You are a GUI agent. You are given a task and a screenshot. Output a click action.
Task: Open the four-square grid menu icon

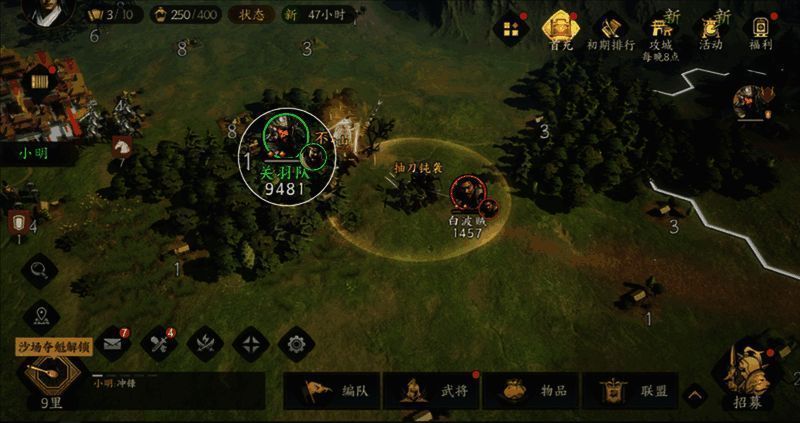(x=511, y=29)
